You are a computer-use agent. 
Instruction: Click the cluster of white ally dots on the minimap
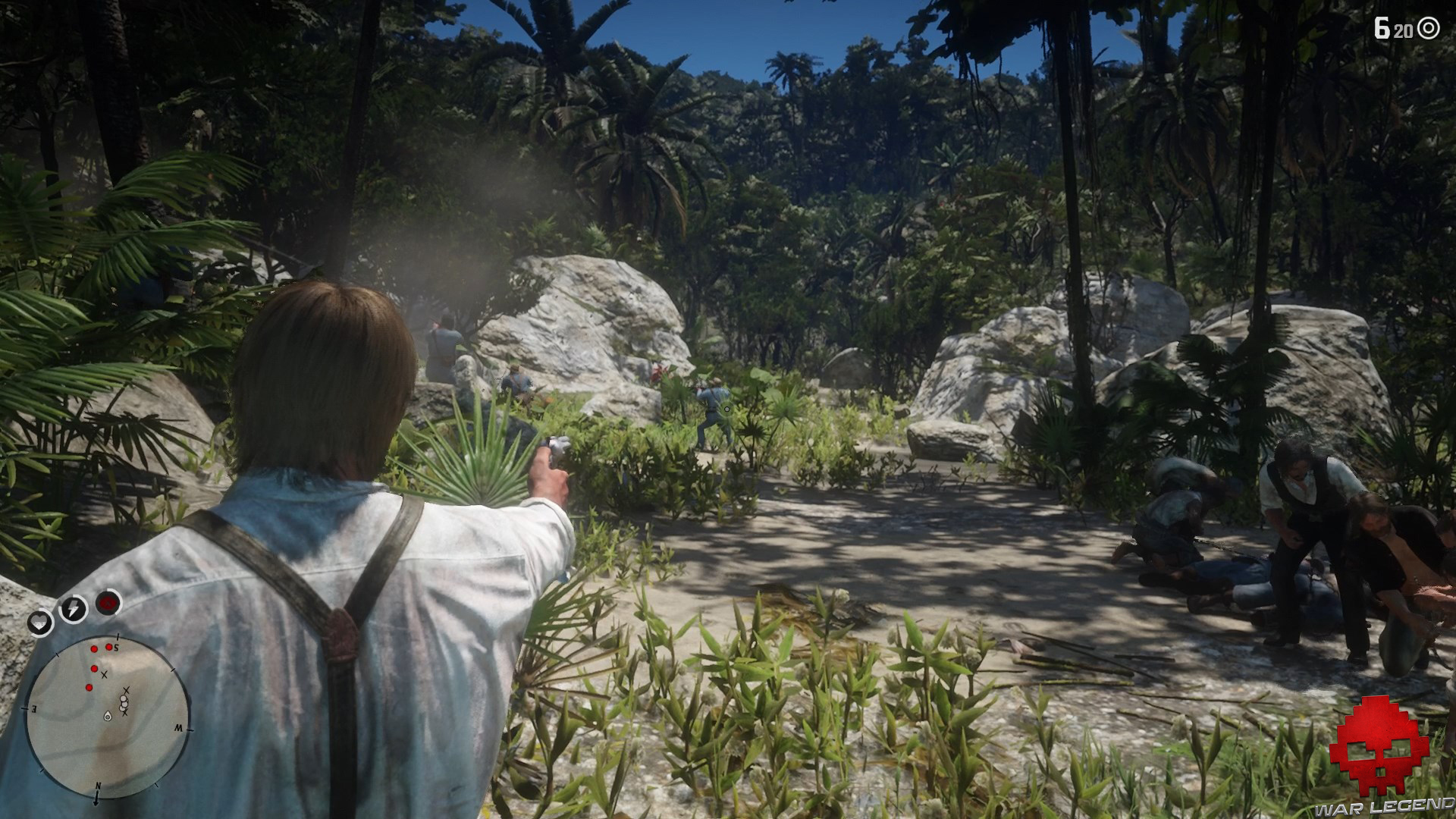124,702
